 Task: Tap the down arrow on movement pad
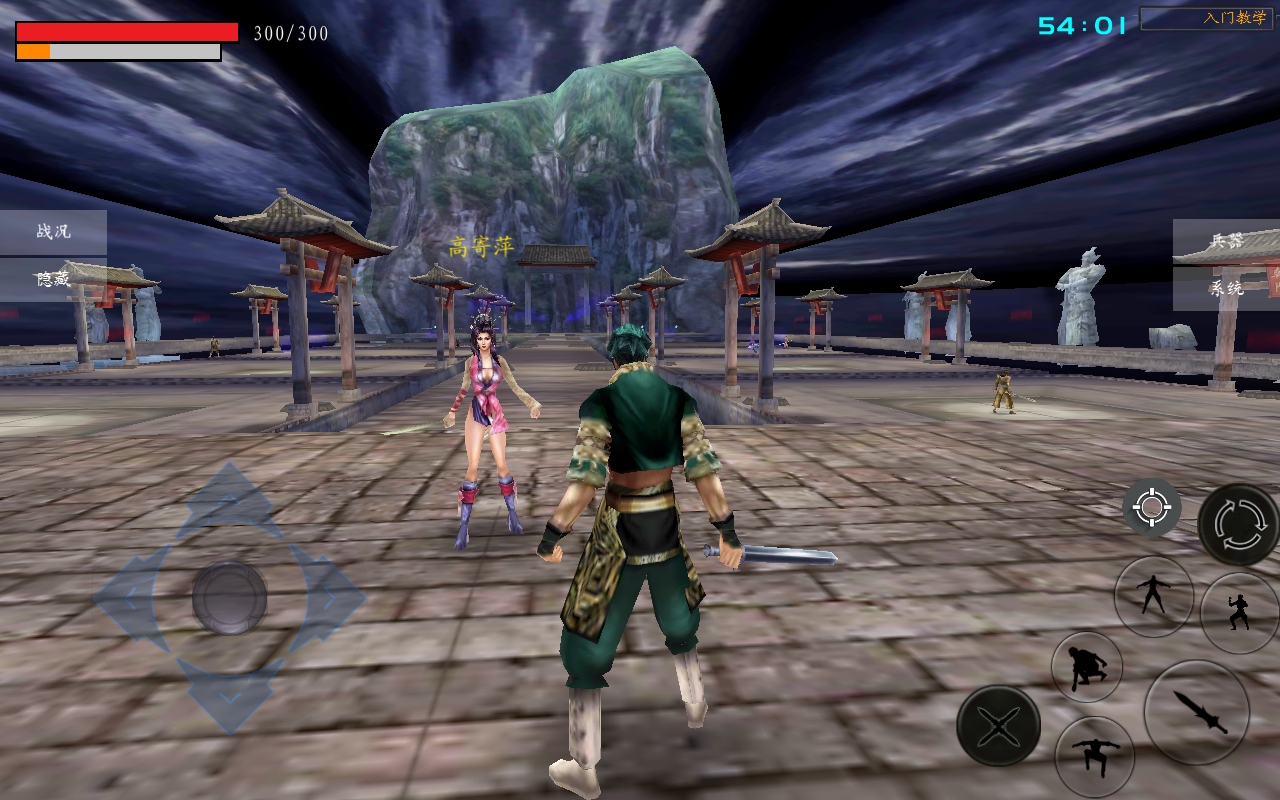click(x=229, y=695)
